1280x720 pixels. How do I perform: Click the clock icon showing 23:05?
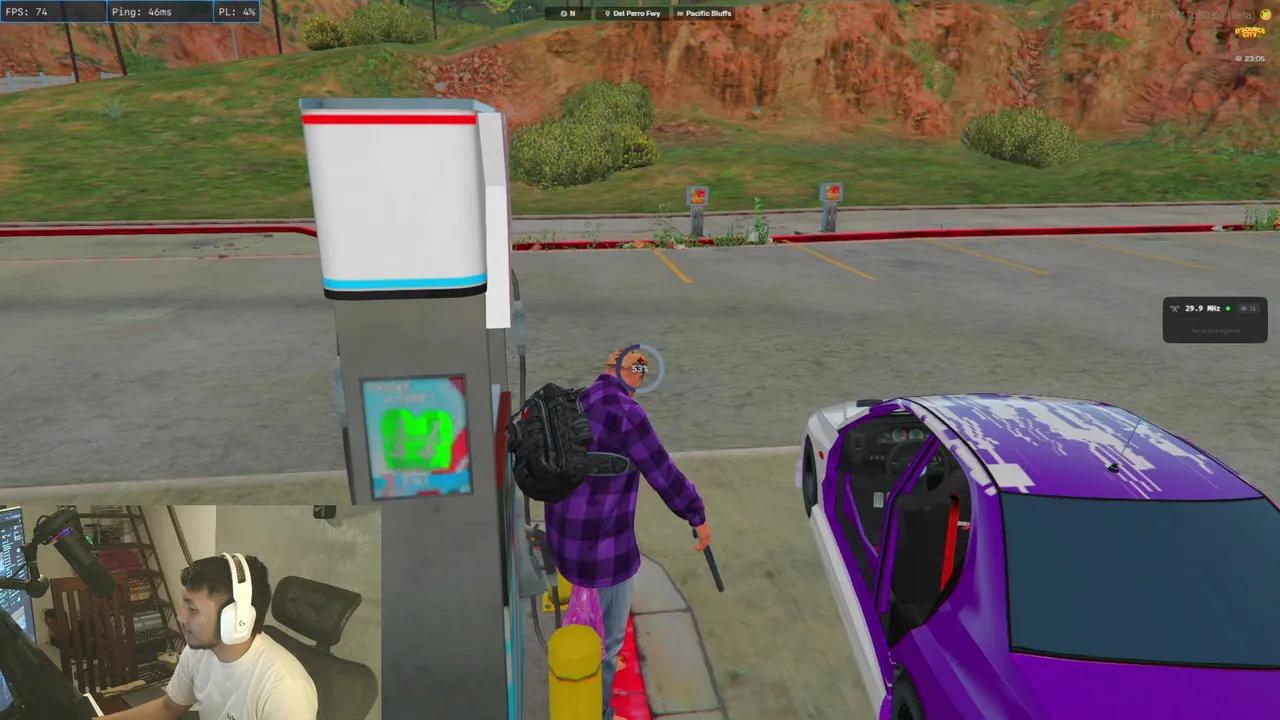[x=1239, y=58]
